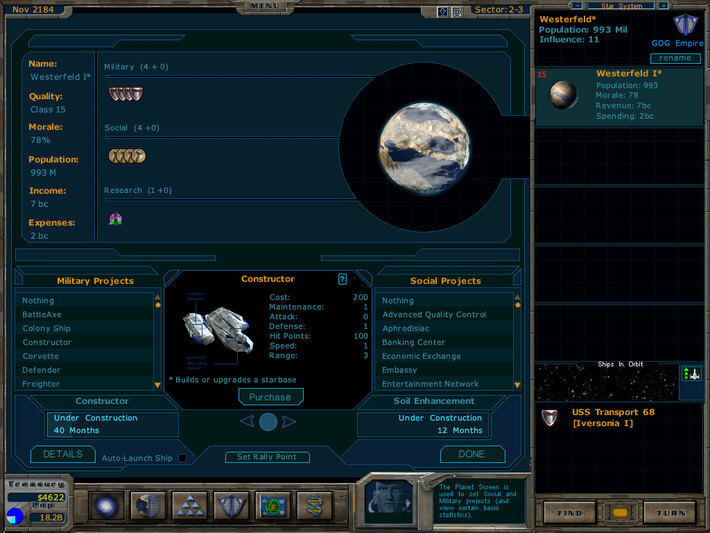This screenshot has height=533, width=710.
Task: Click the Purchase button
Action: pyautogui.click(x=270, y=397)
